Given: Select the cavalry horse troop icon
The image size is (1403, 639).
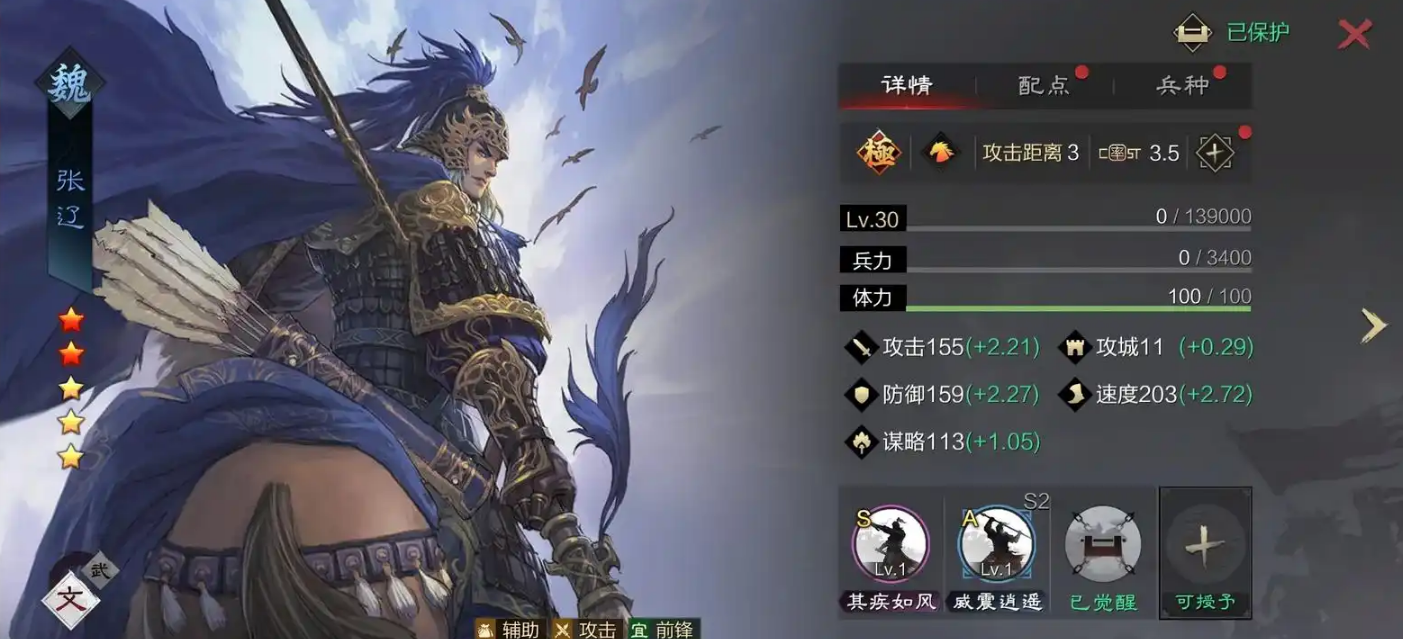Looking at the screenshot, I should (x=940, y=153).
